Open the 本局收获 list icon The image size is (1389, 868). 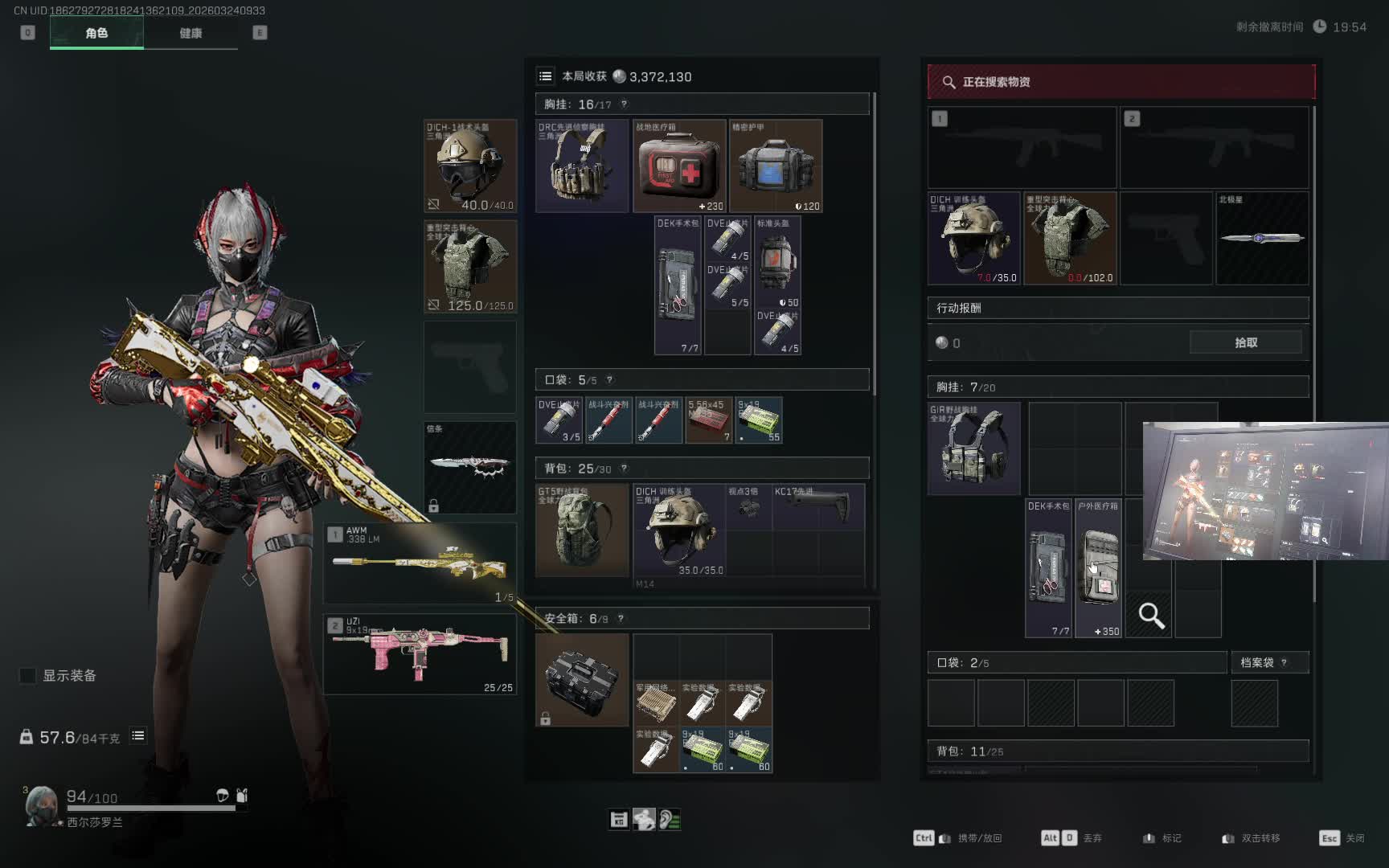point(546,76)
